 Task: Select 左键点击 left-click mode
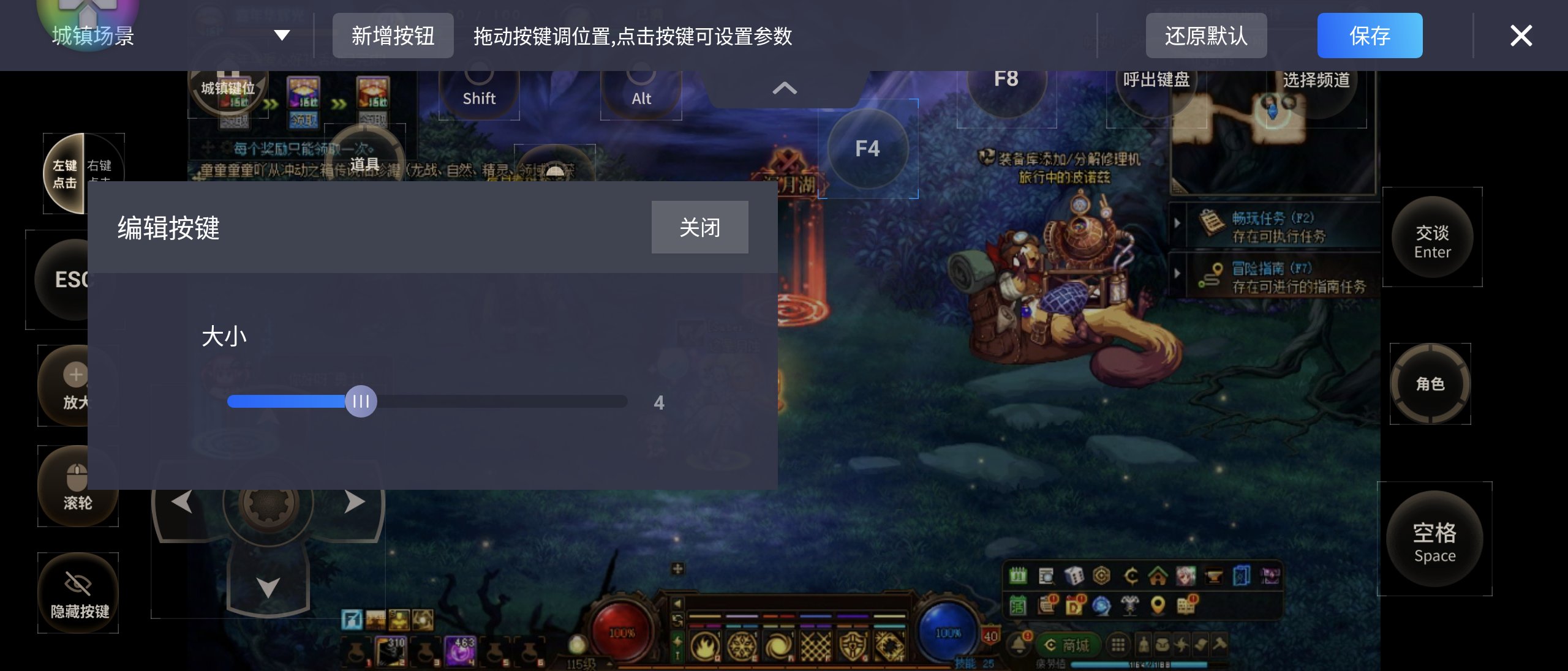[x=65, y=174]
